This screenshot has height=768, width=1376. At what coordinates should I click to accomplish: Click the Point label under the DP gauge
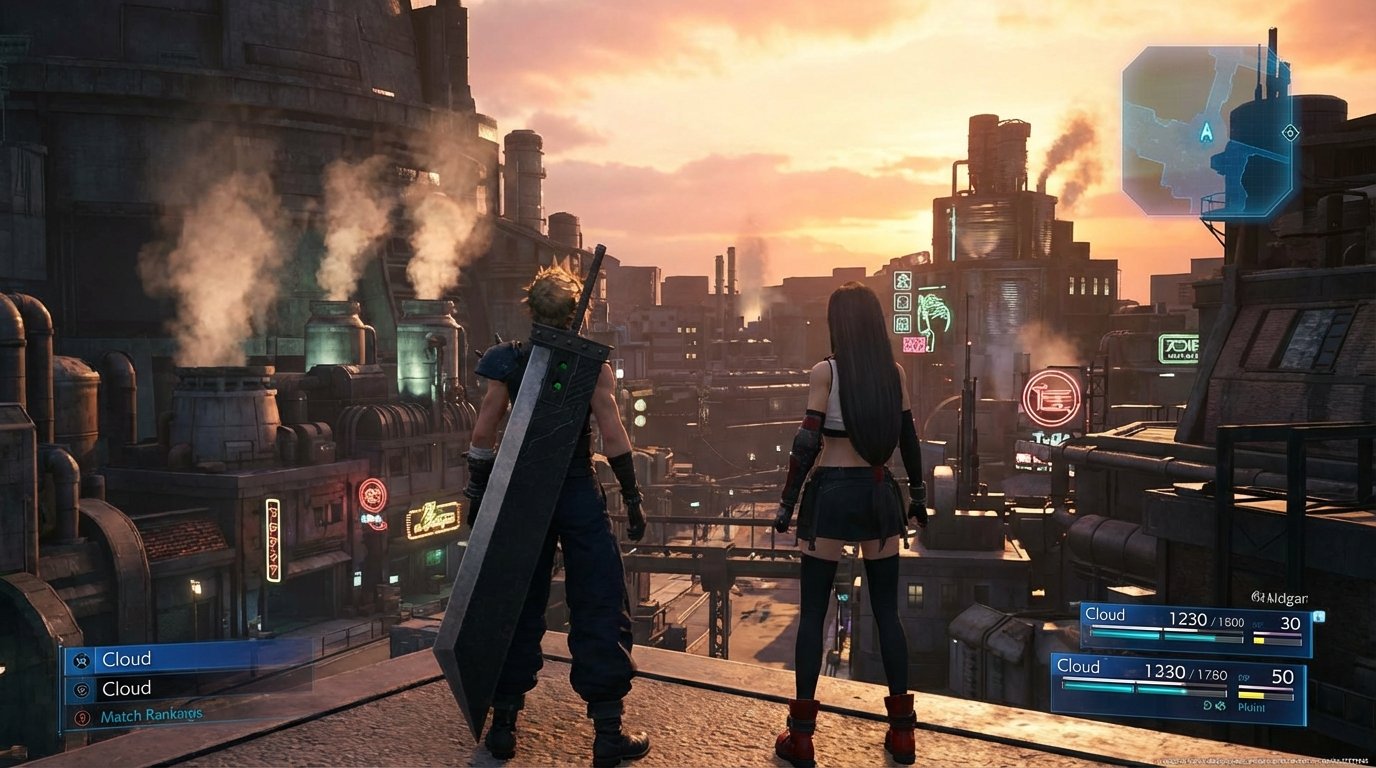point(1251,707)
